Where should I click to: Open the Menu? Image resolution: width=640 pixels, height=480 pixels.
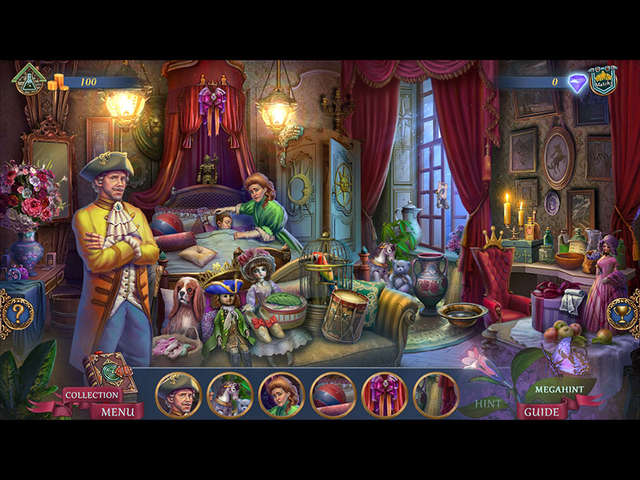[117, 411]
